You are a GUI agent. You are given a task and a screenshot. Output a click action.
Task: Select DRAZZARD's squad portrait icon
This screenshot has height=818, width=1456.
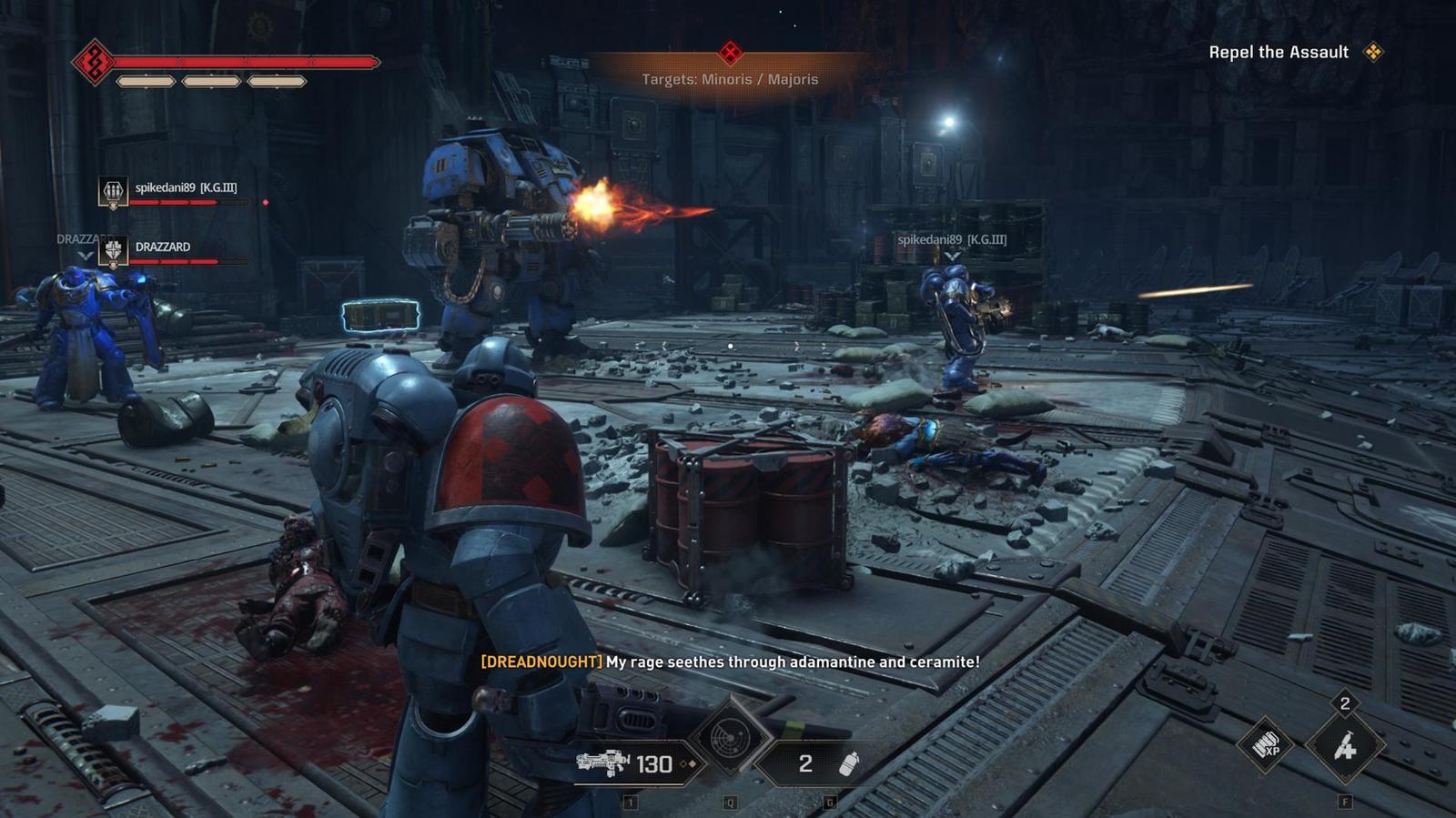click(113, 250)
